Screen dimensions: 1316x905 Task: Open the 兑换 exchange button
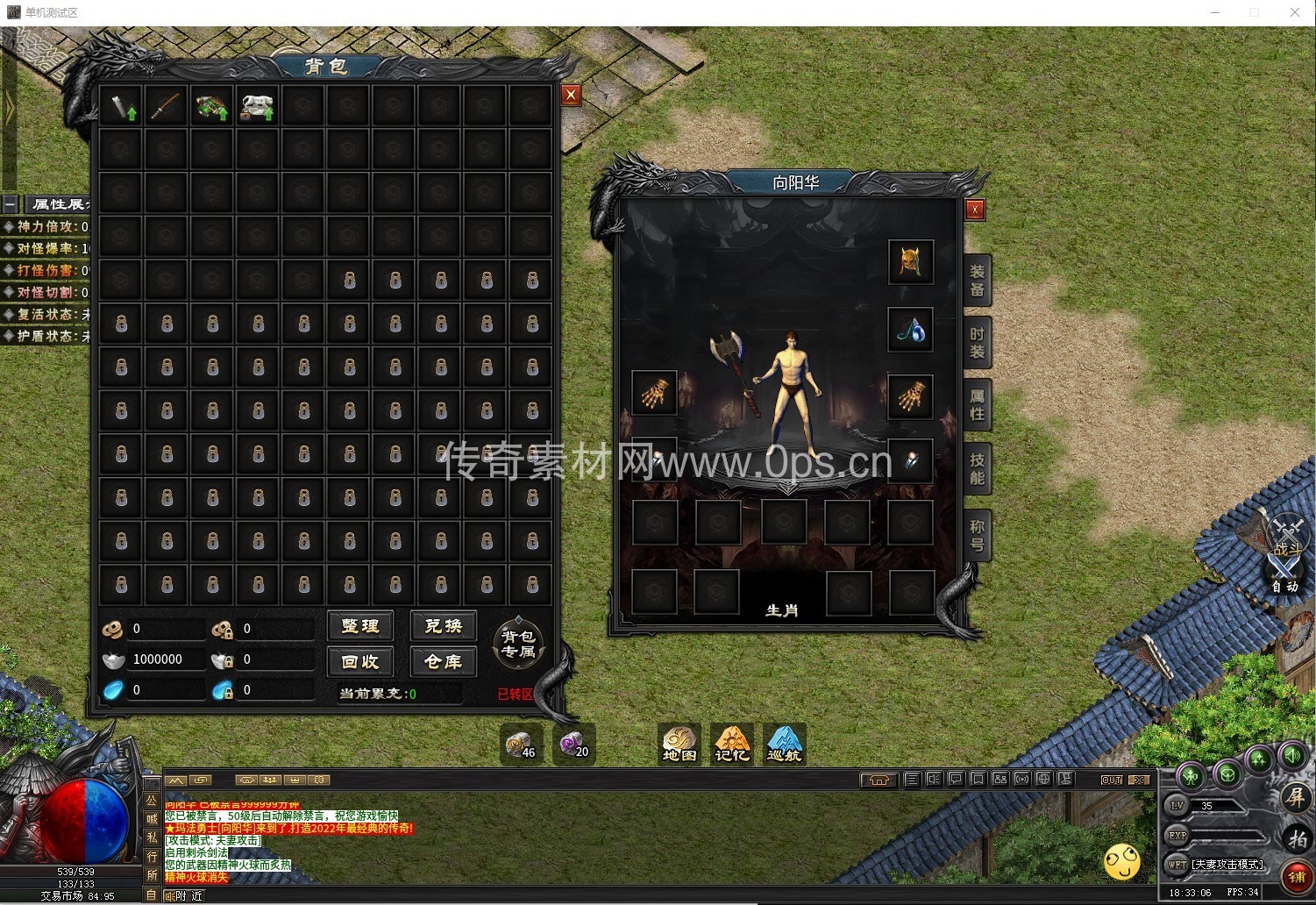tap(443, 626)
